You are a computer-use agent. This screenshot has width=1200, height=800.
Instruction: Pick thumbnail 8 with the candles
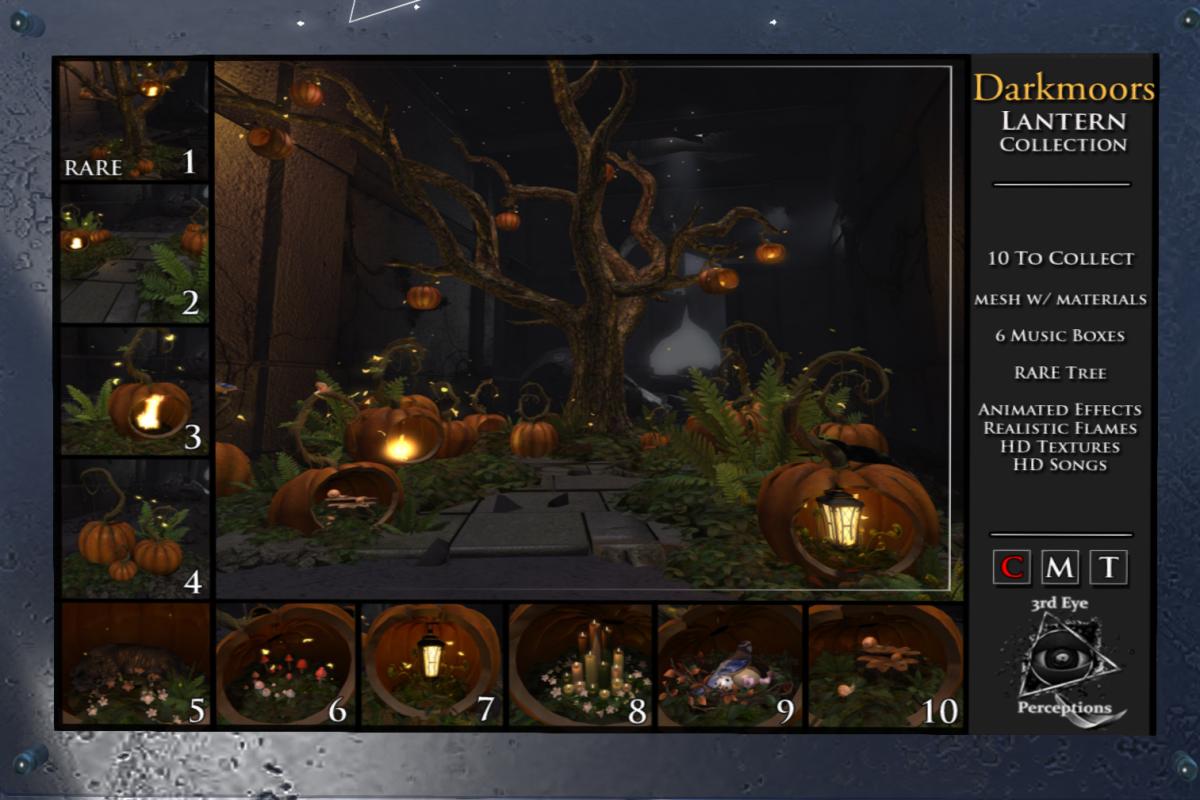(x=580, y=664)
